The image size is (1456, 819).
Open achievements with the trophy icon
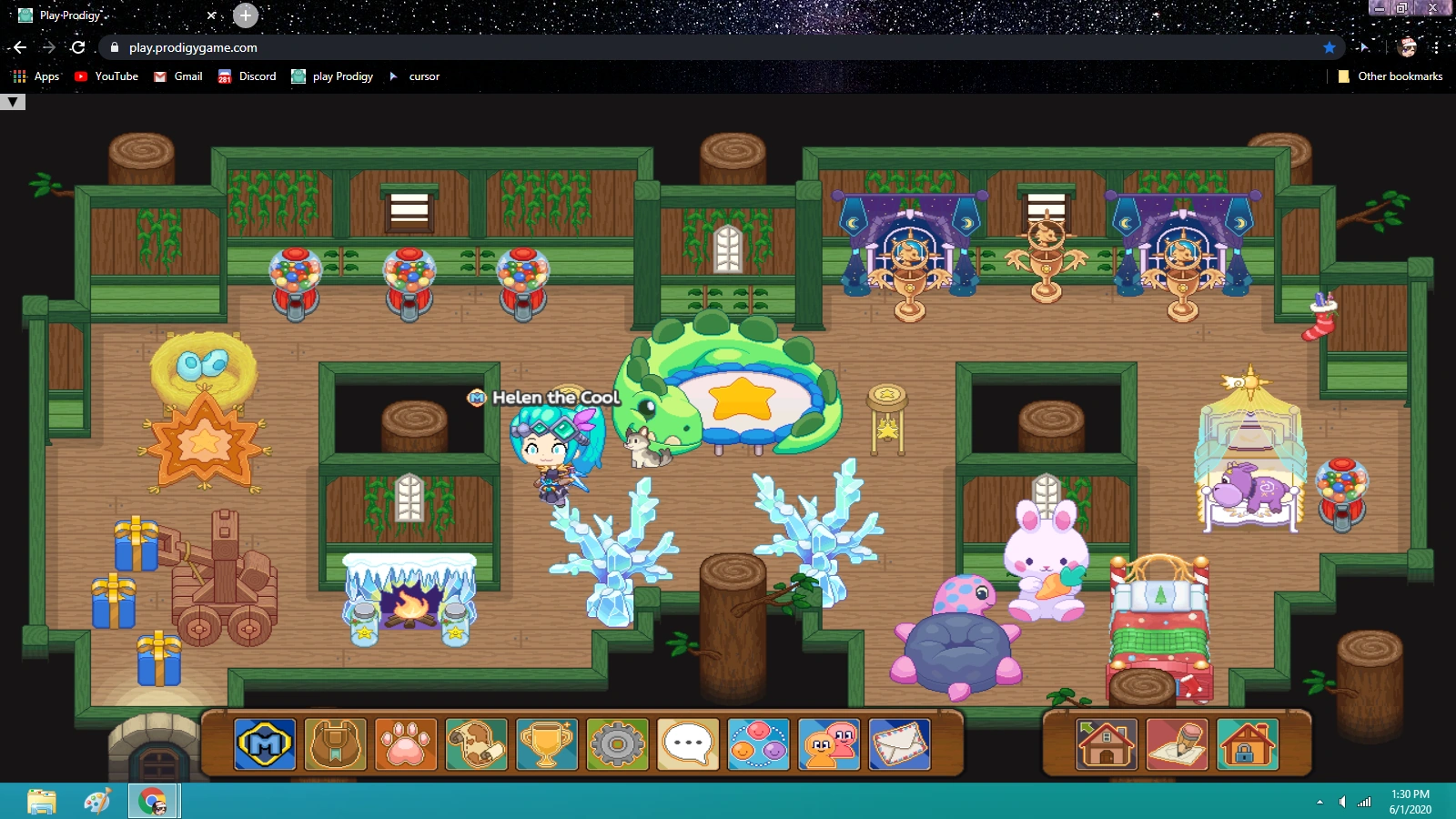point(546,744)
